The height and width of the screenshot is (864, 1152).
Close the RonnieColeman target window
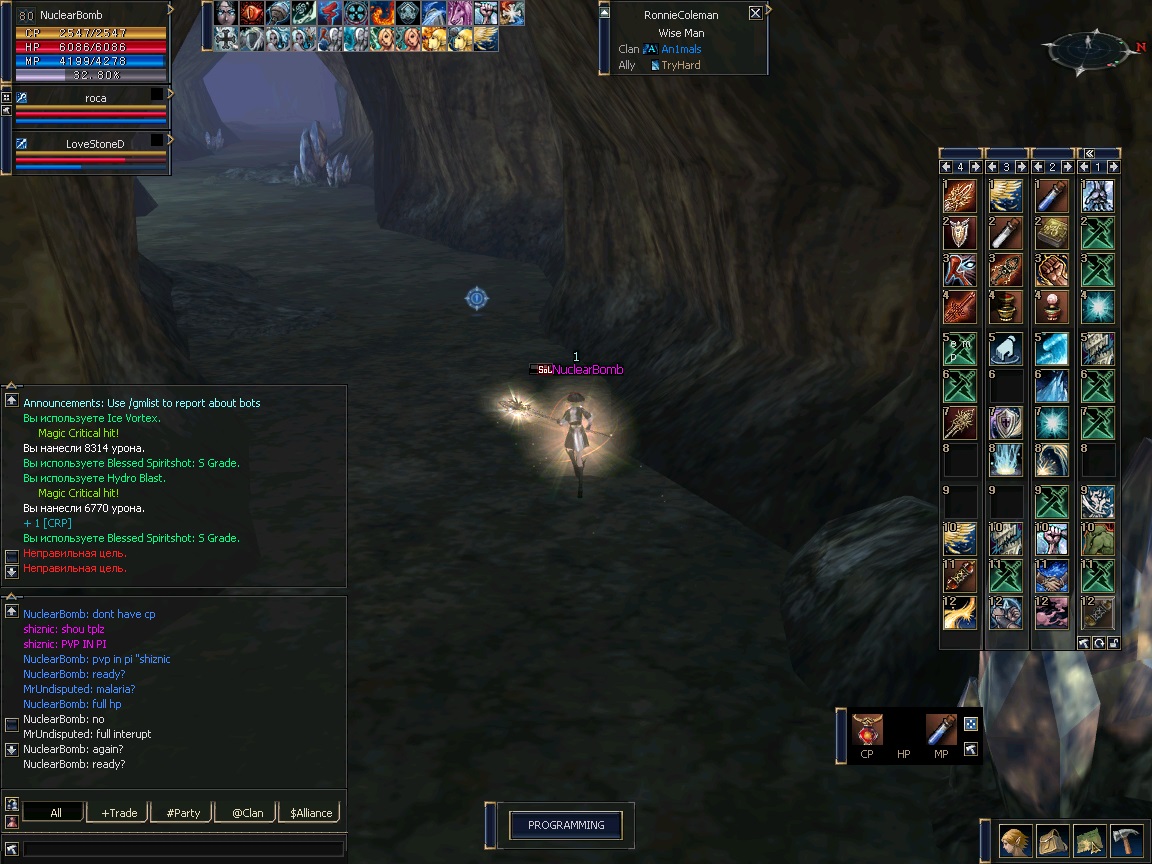pos(755,13)
